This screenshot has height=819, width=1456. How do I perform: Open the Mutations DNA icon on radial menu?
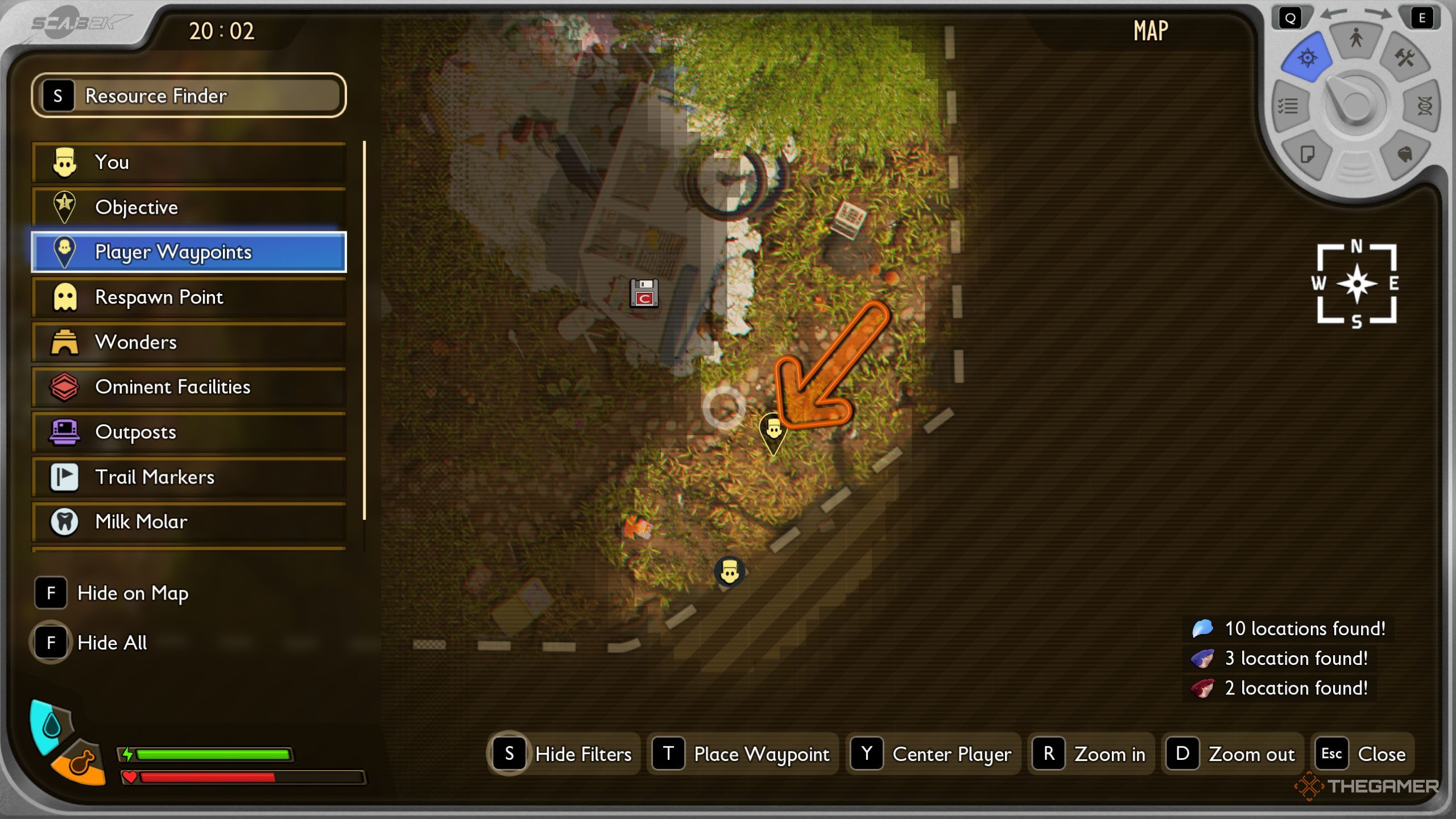1425,106
